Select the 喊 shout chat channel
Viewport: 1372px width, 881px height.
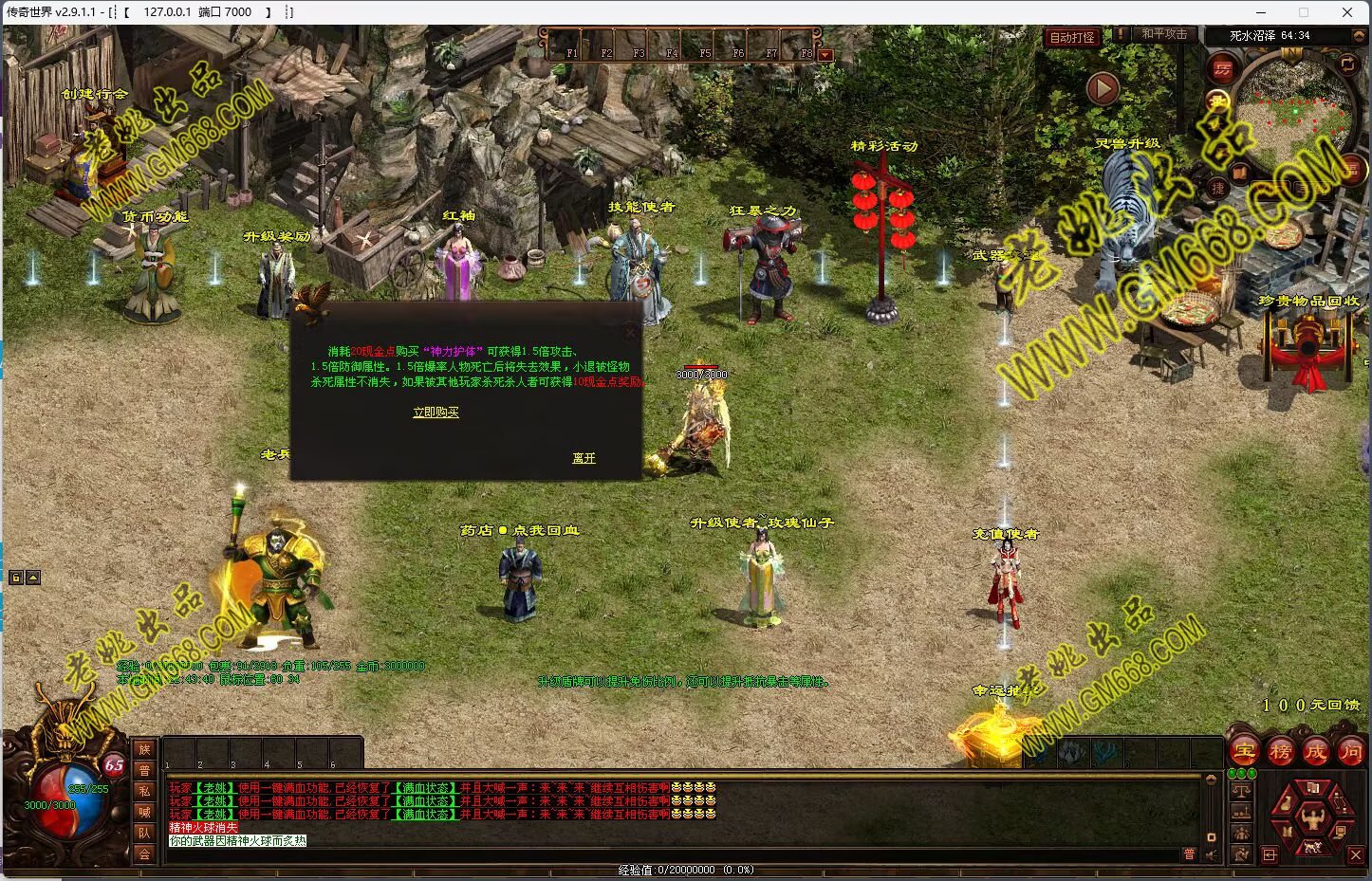tap(144, 812)
